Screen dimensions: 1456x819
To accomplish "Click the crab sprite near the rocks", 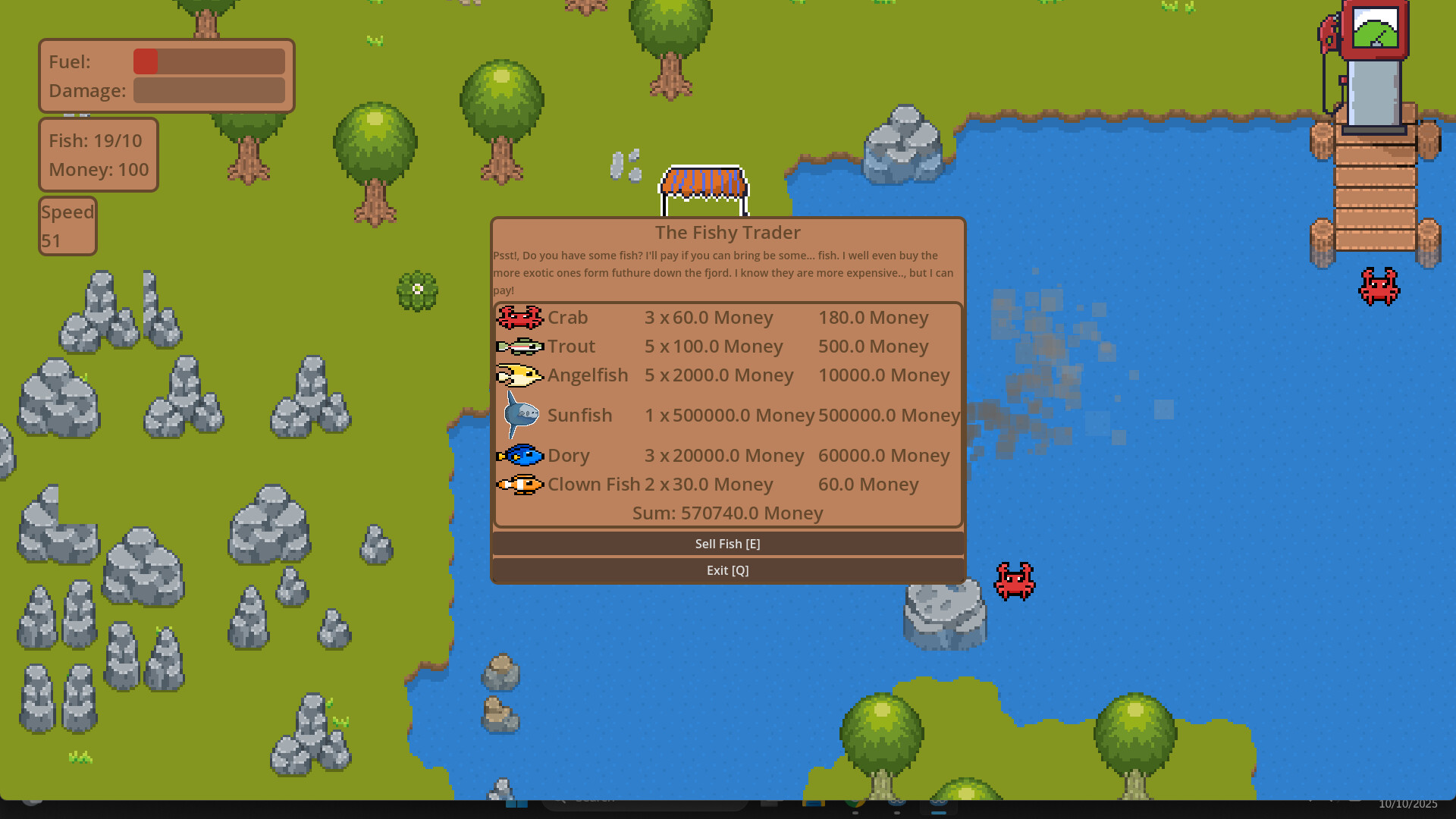I will coord(1014,580).
